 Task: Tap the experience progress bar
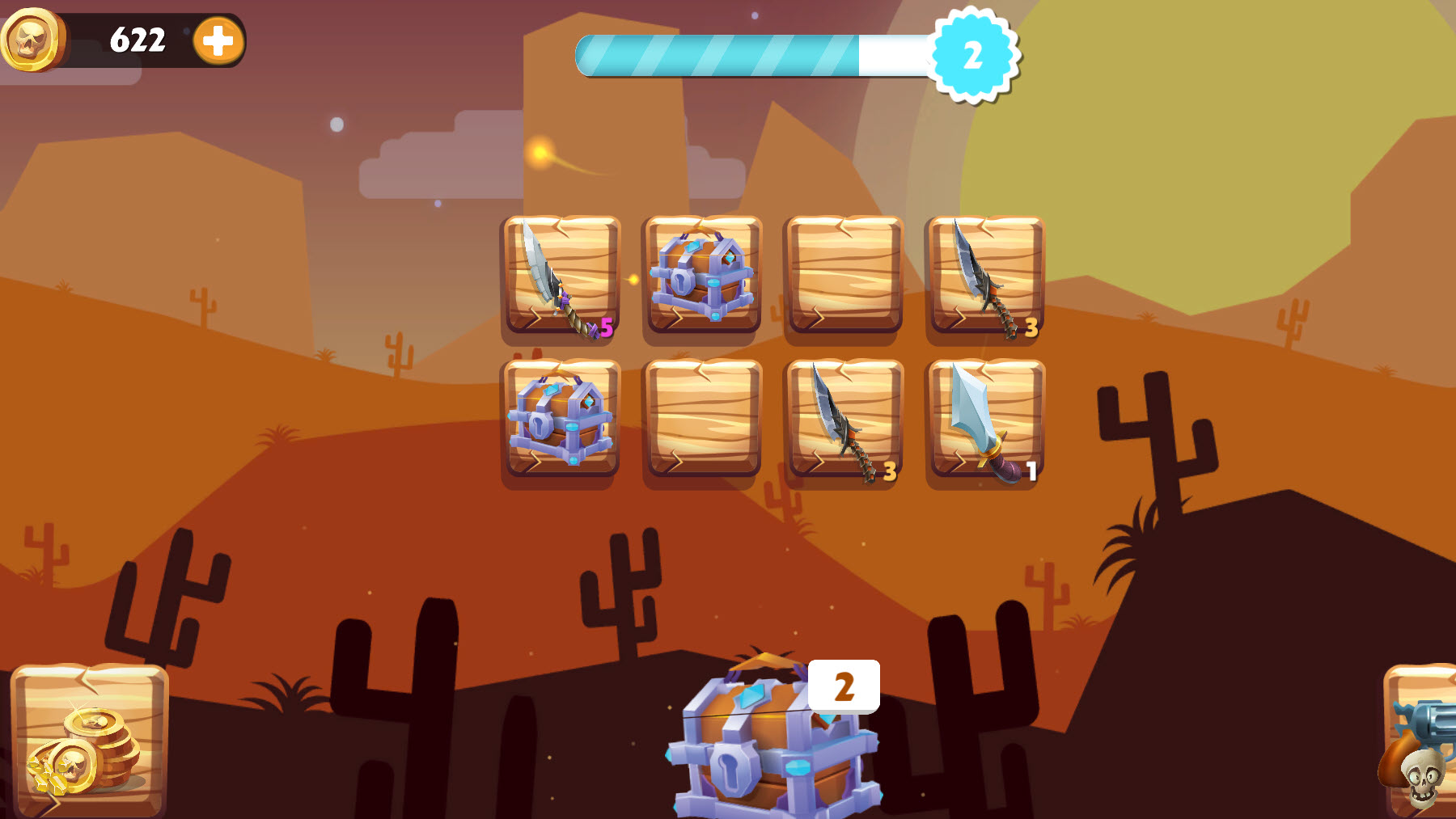[752, 53]
